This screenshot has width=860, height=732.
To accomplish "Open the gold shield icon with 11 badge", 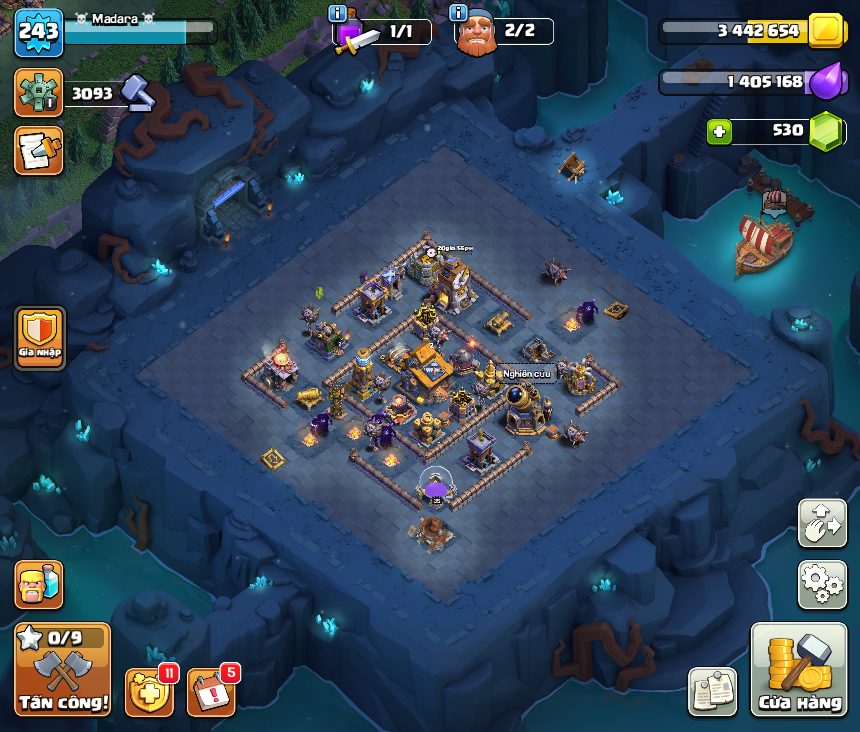I will pyautogui.click(x=148, y=692).
